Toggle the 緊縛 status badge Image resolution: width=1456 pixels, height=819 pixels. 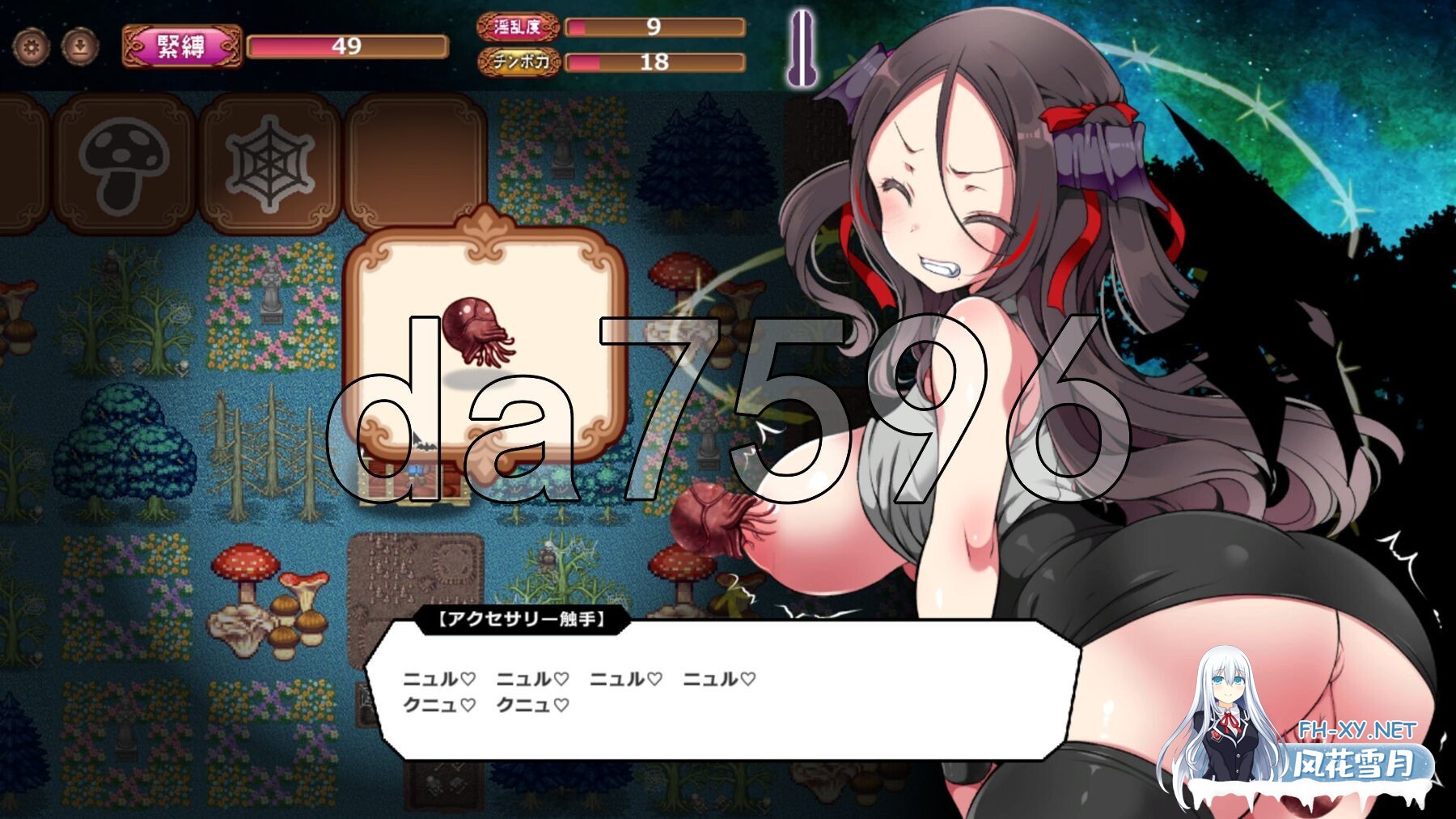[x=181, y=45]
